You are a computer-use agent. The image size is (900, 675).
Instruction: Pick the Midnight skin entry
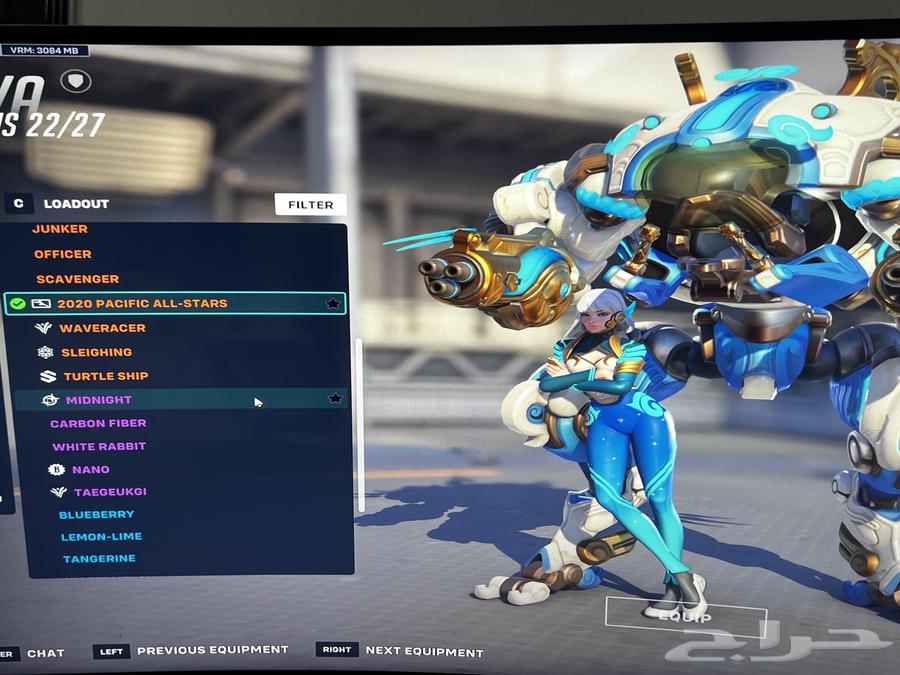click(x=98, y=400)
